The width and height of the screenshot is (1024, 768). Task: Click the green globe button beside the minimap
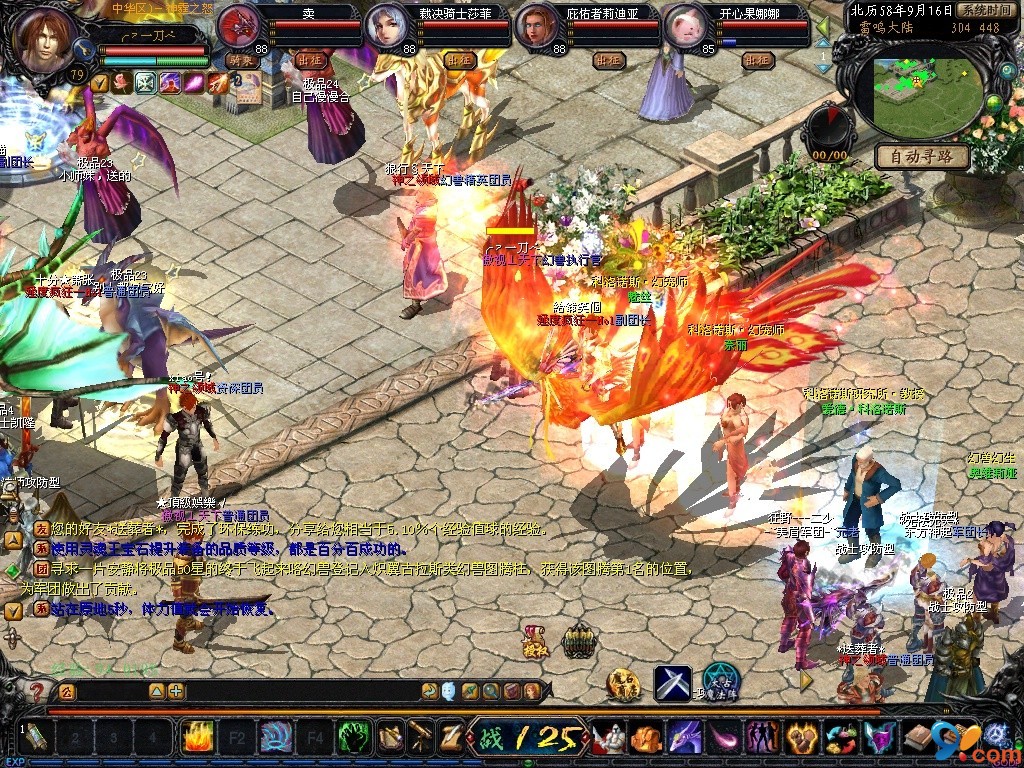click(994, 103)
